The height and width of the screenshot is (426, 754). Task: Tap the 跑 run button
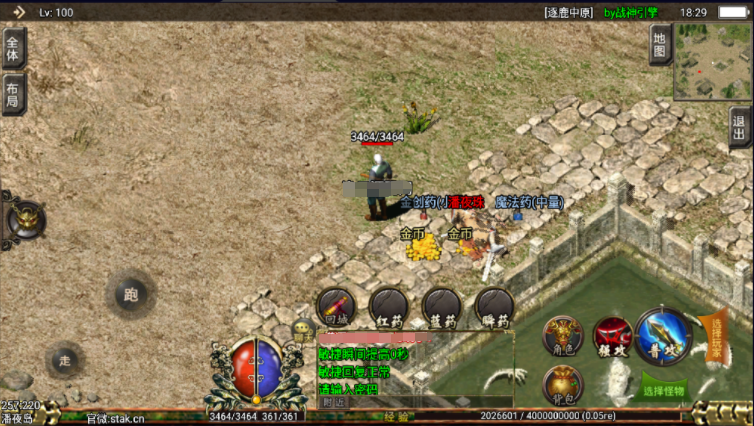pos(130,294)
